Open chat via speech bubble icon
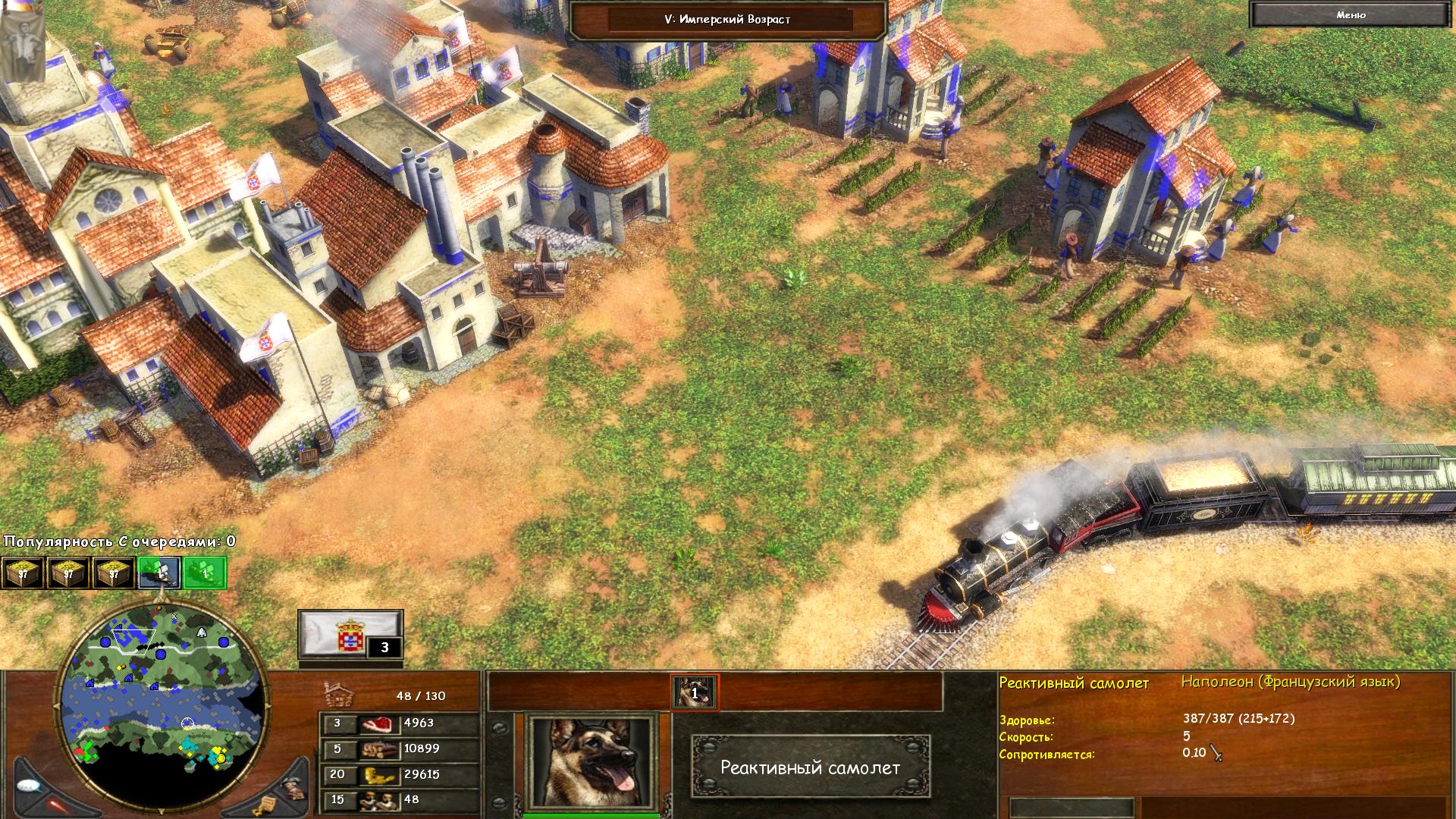 [x=28, y=786]
